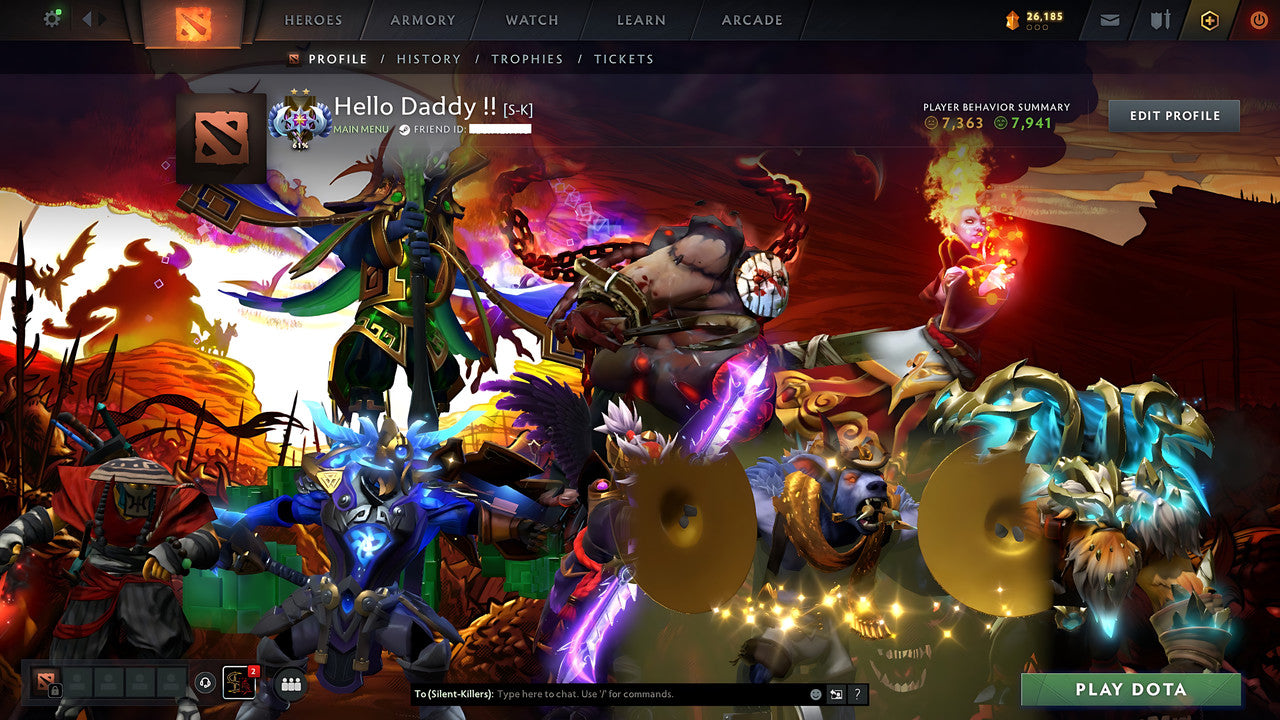1280x720 pixels.
Task: Open the ARCADE menu
Action: pos(751,19)
